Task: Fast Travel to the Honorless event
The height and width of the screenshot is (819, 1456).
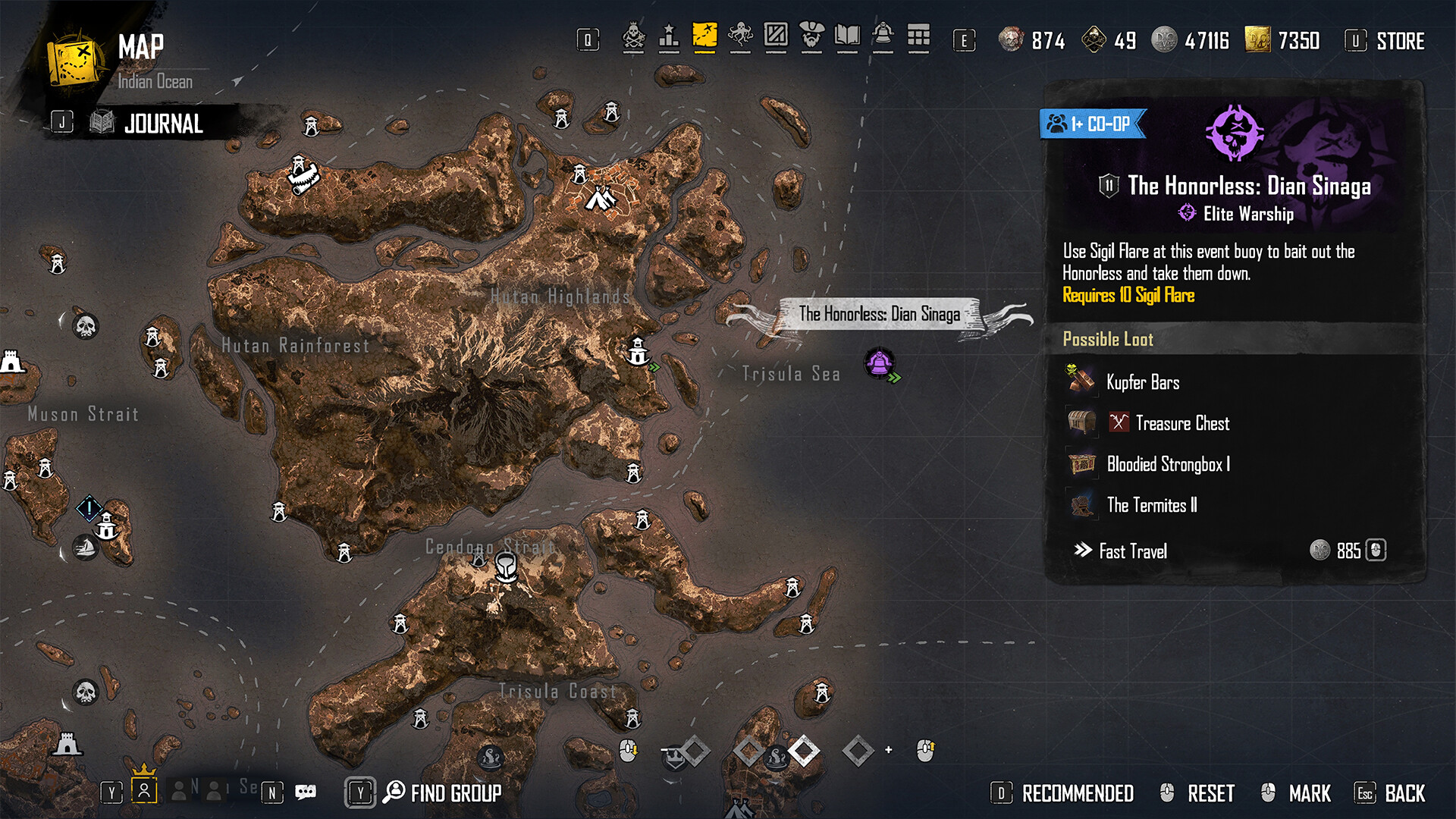Action: (1132, 551)
